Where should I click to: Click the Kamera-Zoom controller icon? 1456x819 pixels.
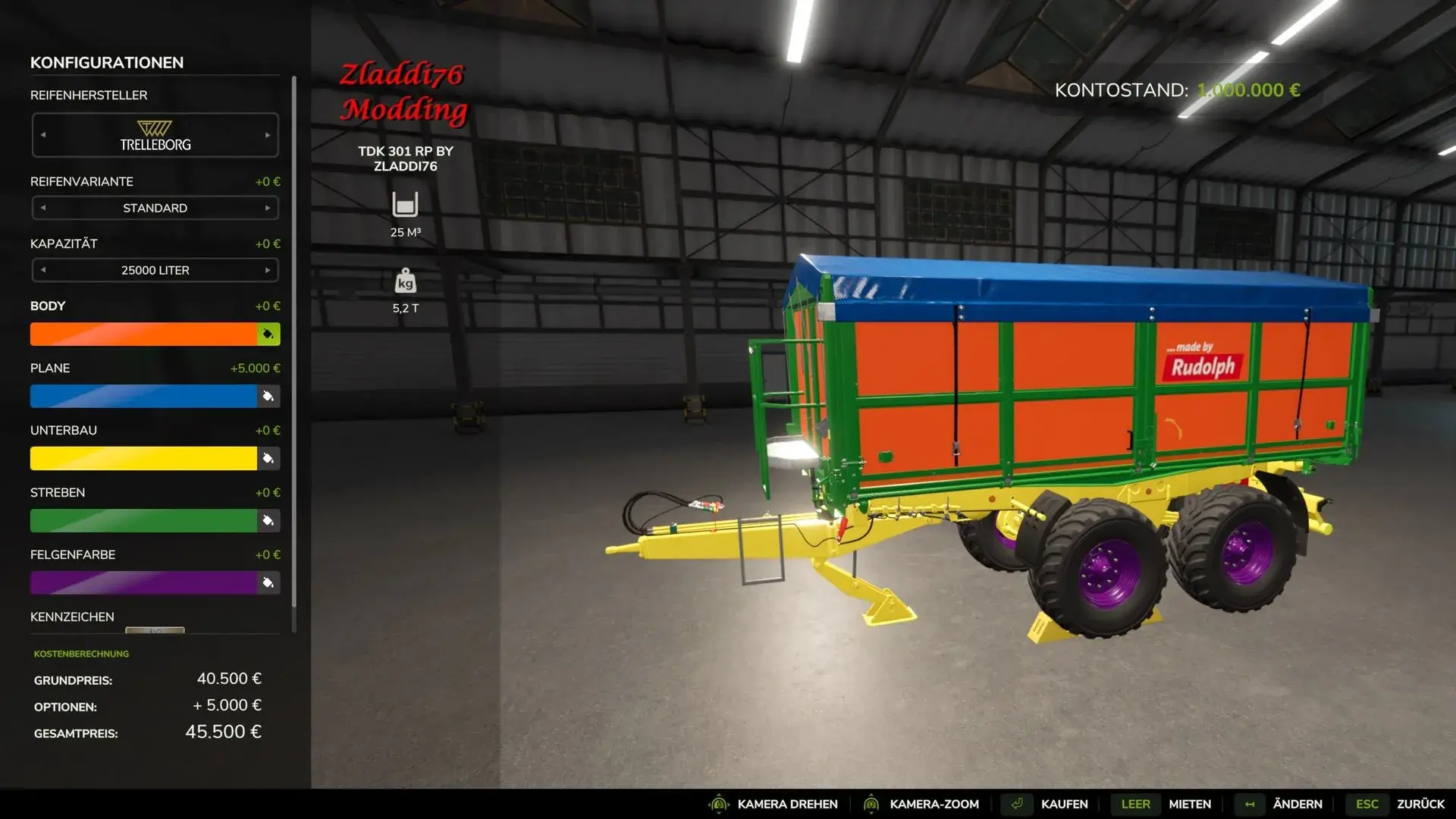pos(872,804)
